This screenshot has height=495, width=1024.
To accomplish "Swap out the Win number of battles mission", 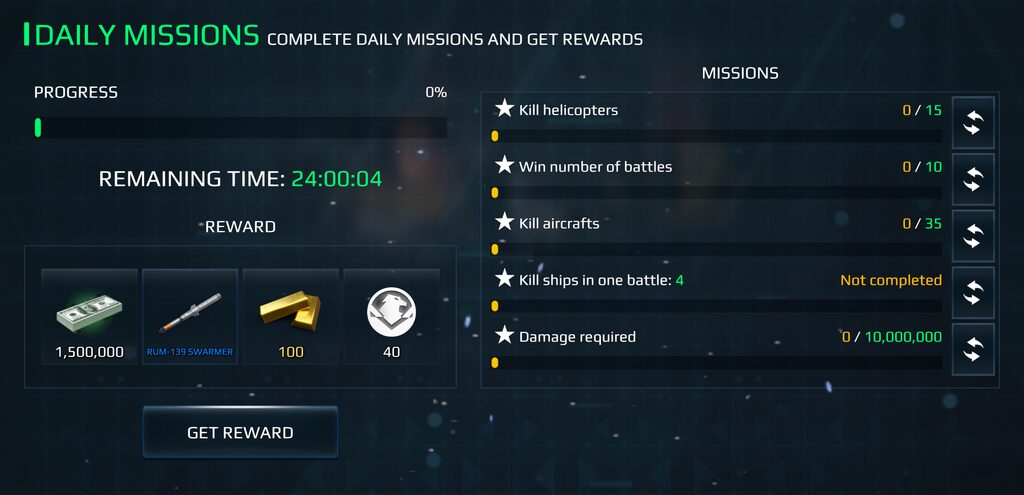I will click(973, 179).
